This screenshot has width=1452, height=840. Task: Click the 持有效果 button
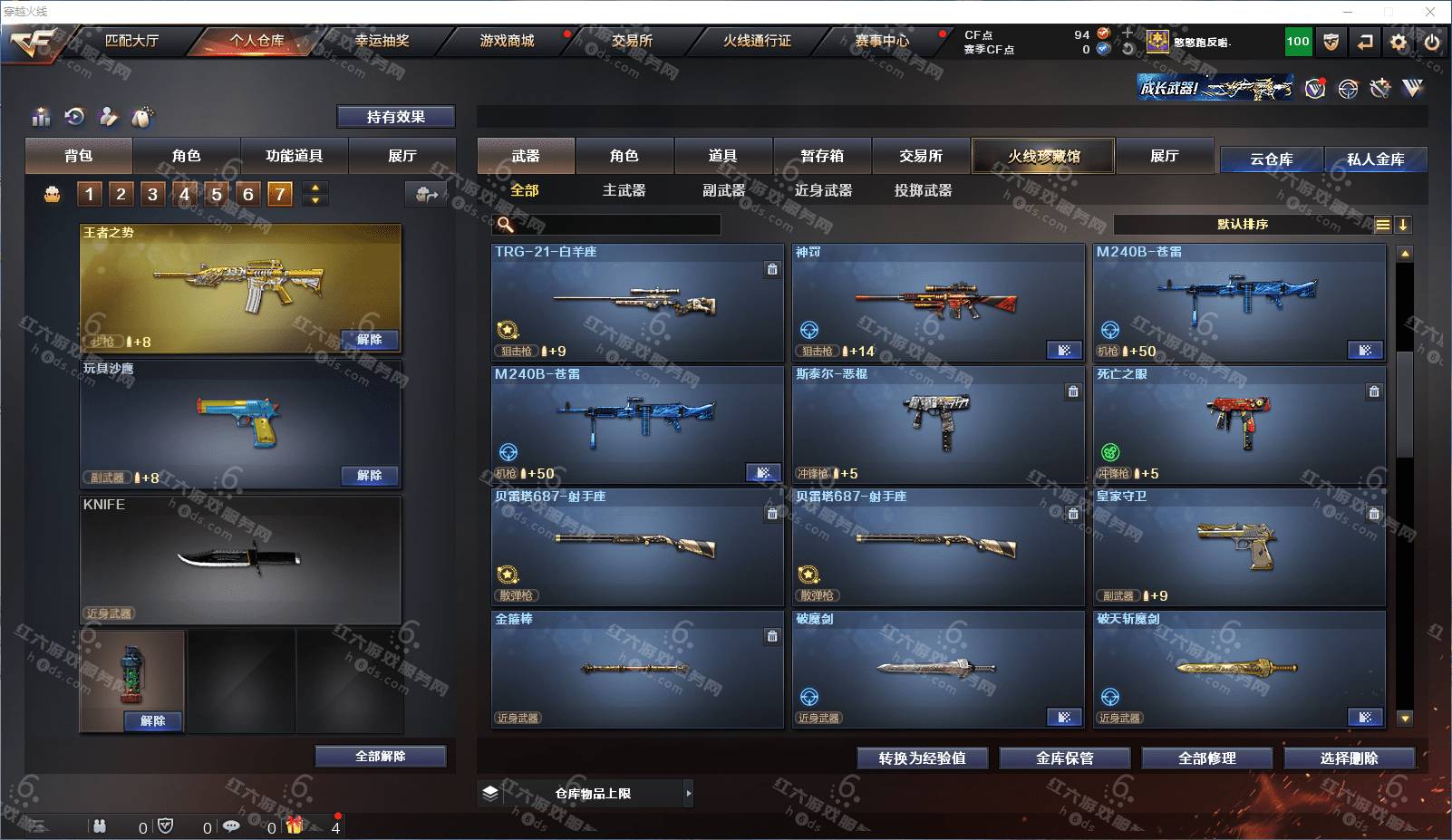coord(395,117)
